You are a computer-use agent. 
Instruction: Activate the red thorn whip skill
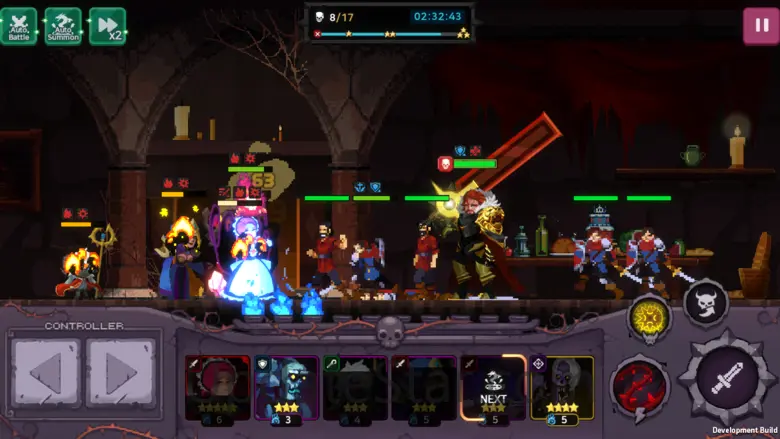(x=640, y=388)
